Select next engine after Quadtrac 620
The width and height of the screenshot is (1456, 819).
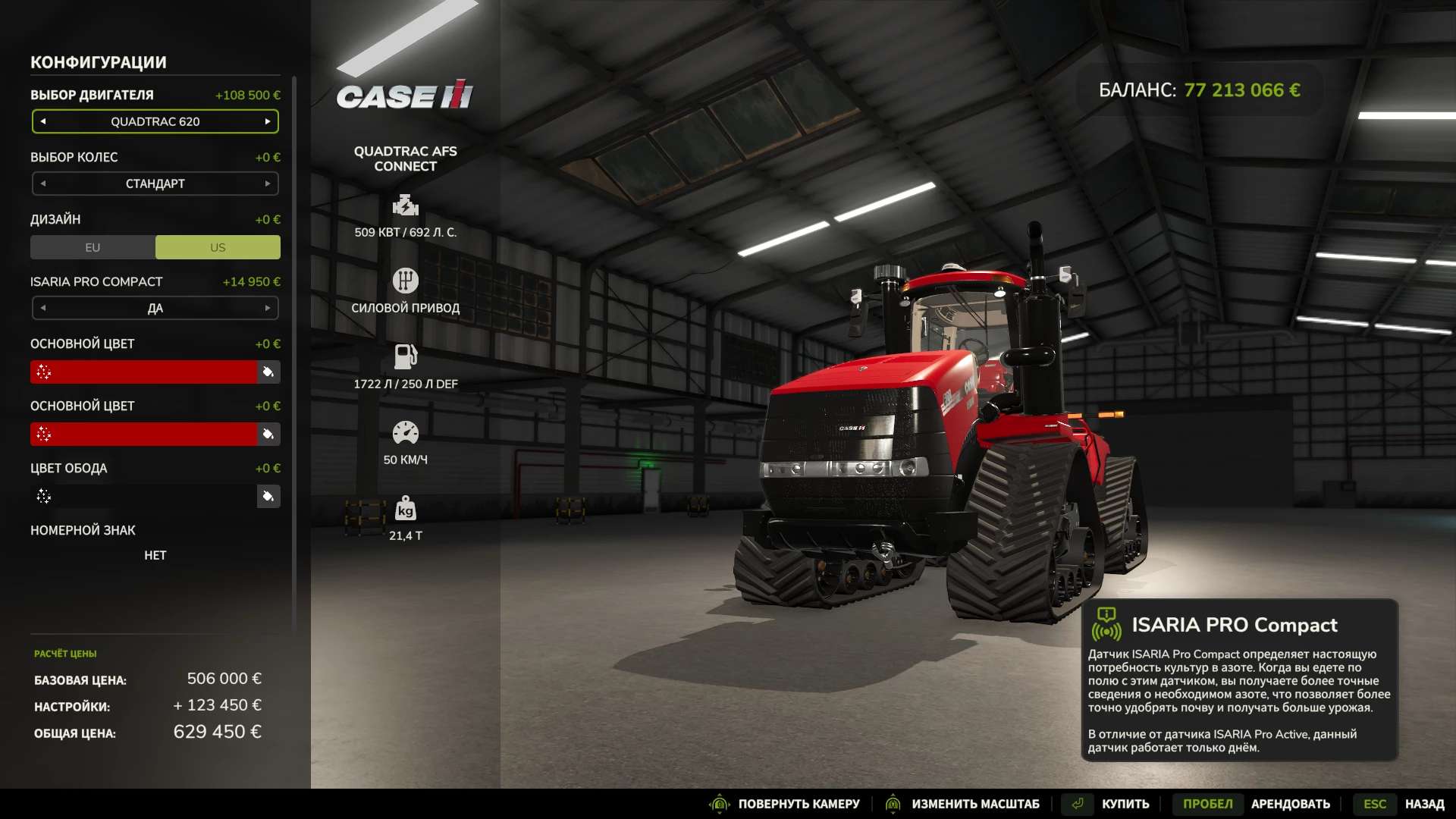(268, 121)
